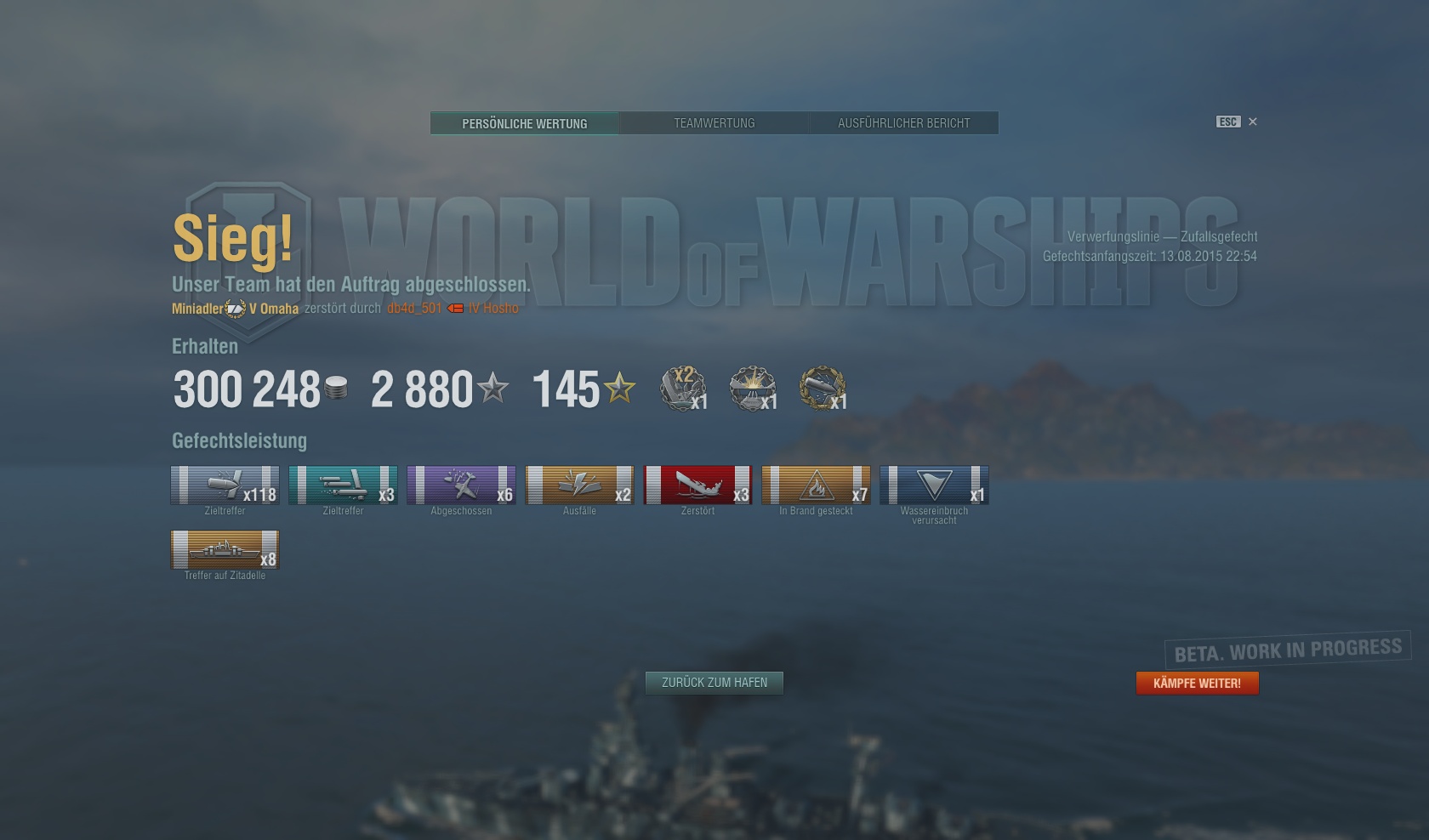Open the Abgeschossen x6 plane kill ribbon

coord(461,486)
